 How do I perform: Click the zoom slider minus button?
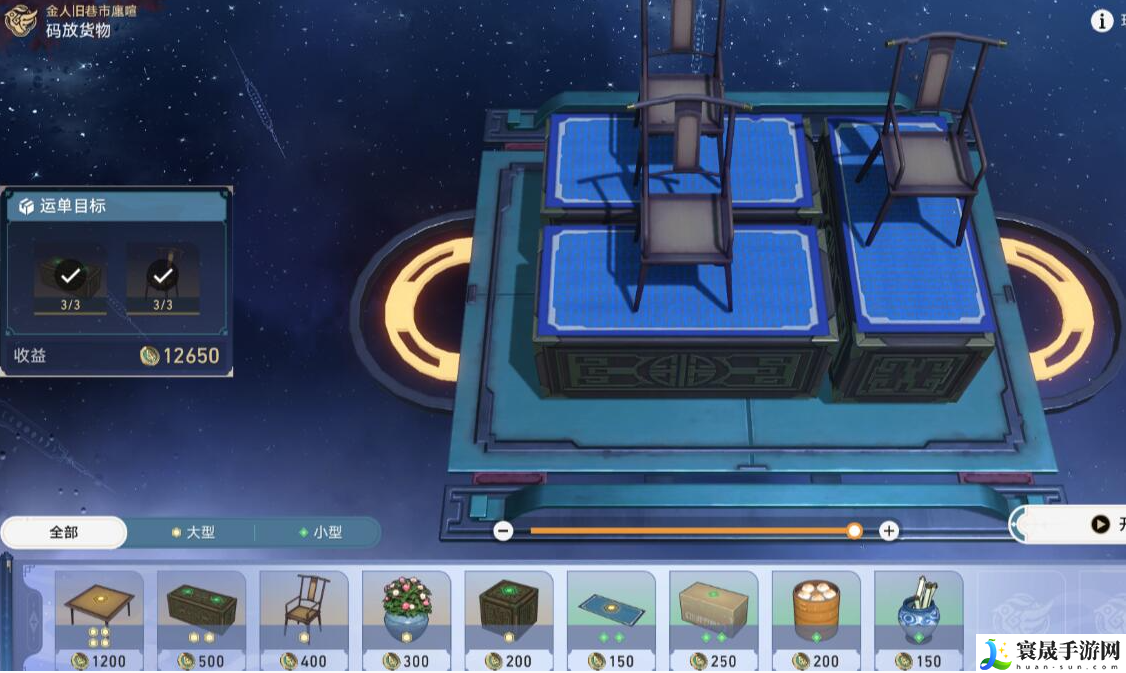[x=504, y=531]
